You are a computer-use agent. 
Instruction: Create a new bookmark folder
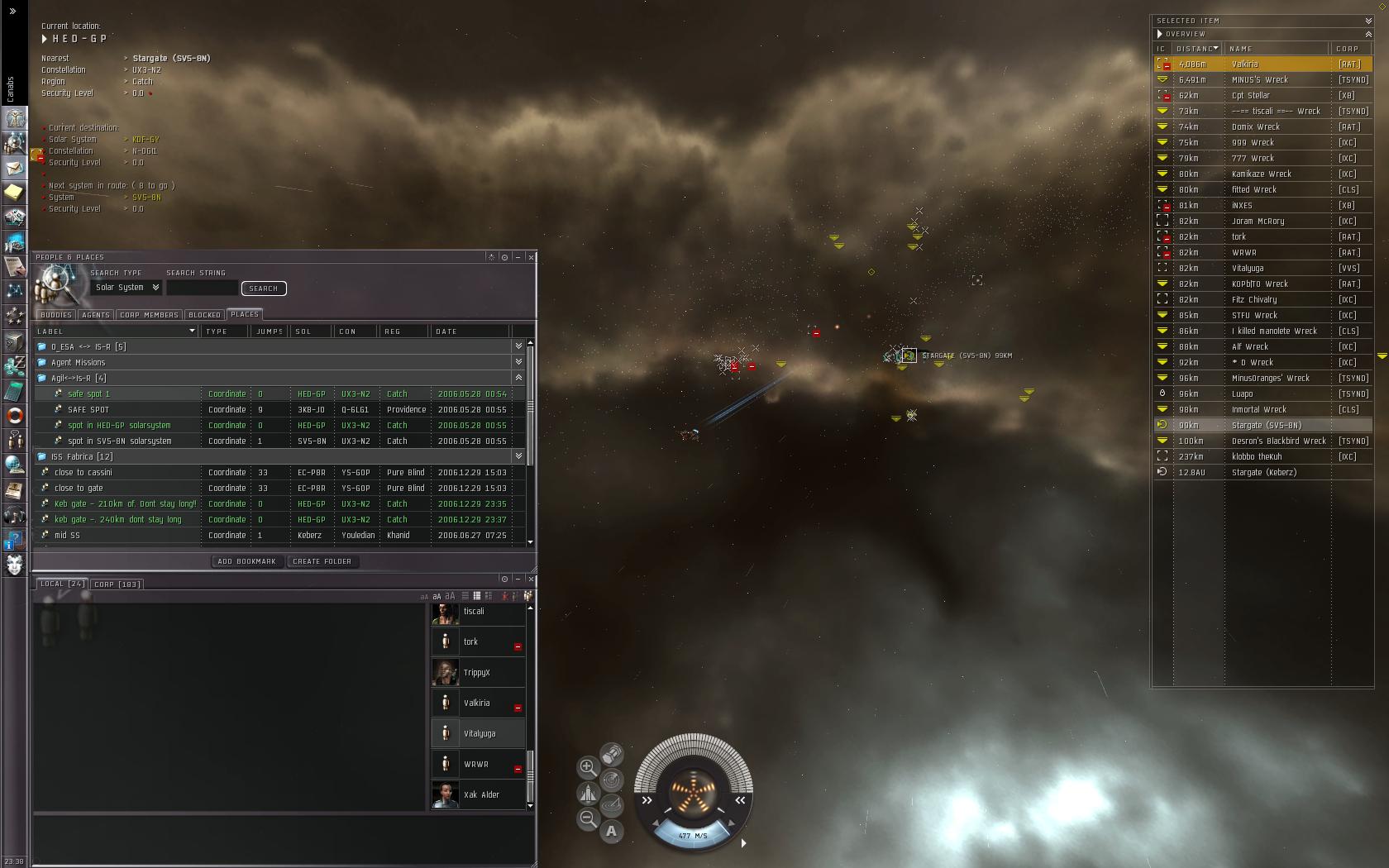pyautogui.click(x=322, y=561)
